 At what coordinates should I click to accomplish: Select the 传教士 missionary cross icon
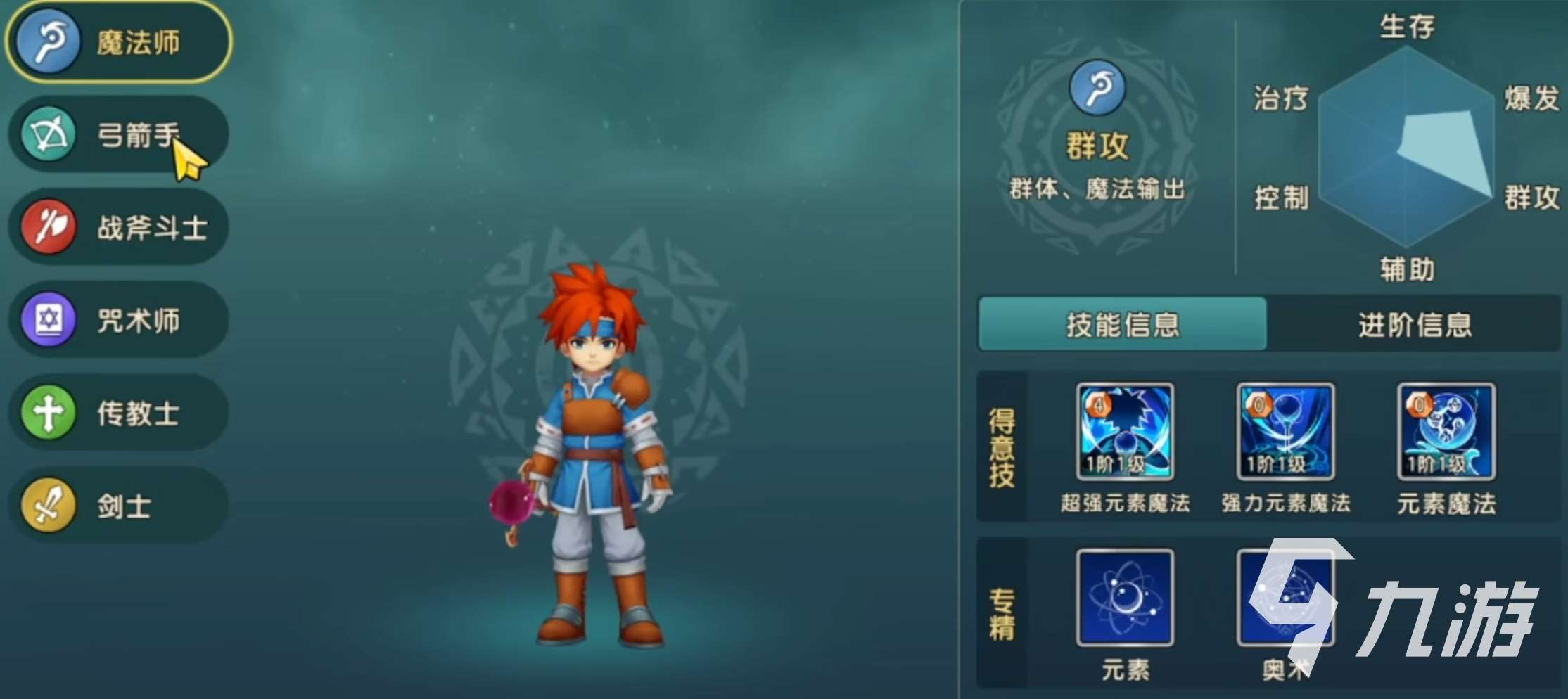(48, 413)
